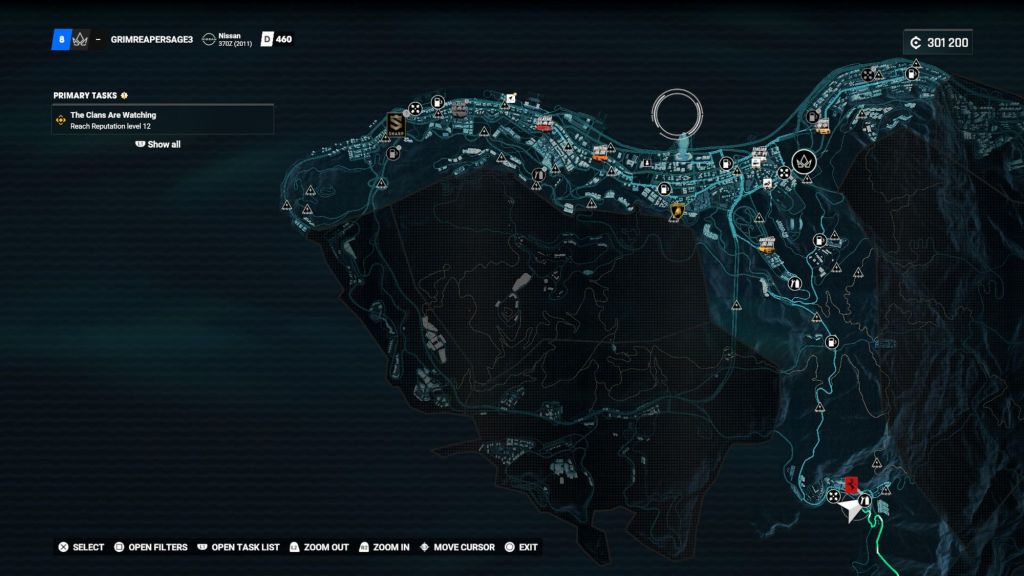This screenshot has width=1024, height=576.
Task: Select the red car dealership marker
Action: (543, 123)
